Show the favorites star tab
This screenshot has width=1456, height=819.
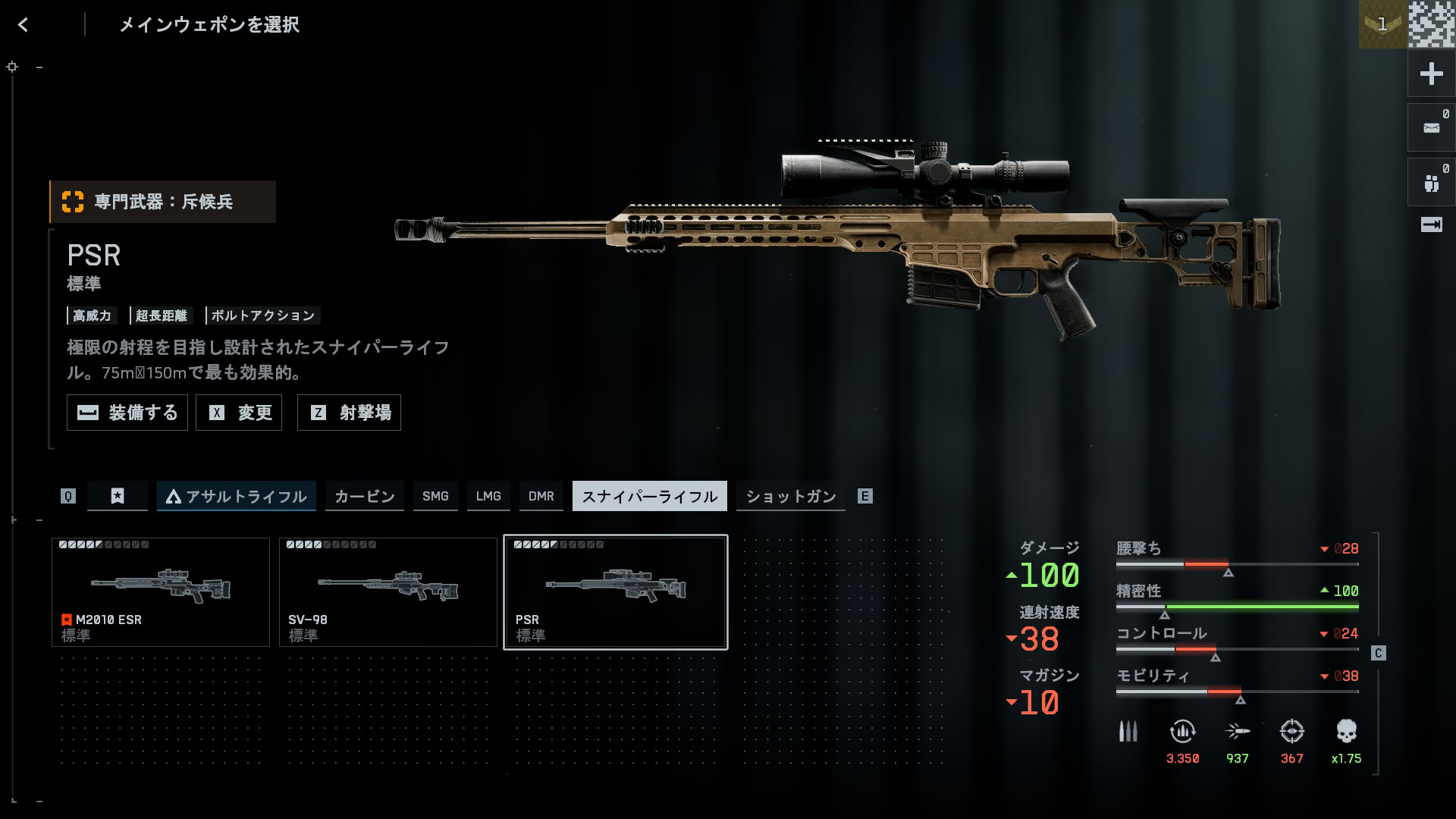coord(118,496)
